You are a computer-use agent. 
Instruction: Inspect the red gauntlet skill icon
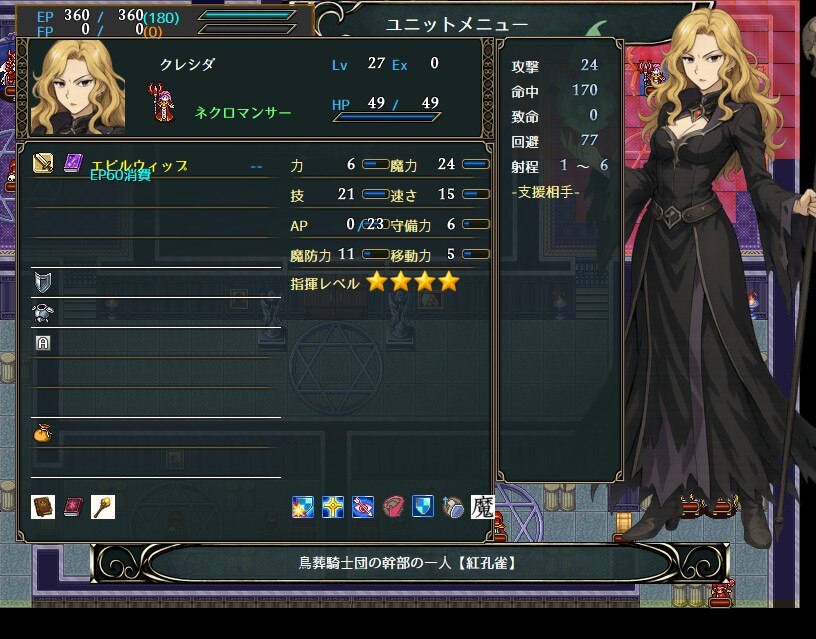pos(393,507)
